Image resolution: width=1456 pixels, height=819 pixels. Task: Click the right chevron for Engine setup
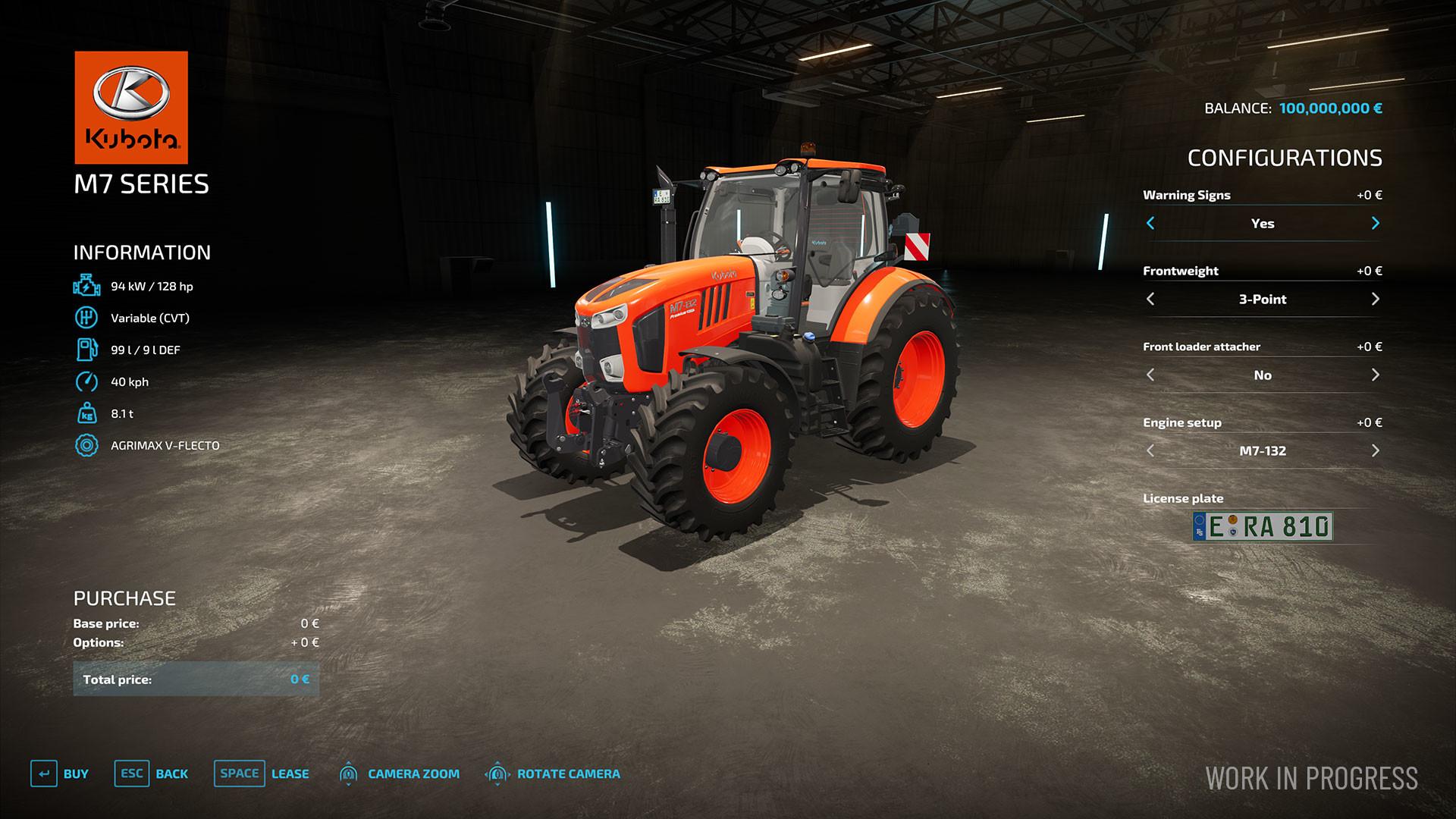click(x=1375, y=450)
